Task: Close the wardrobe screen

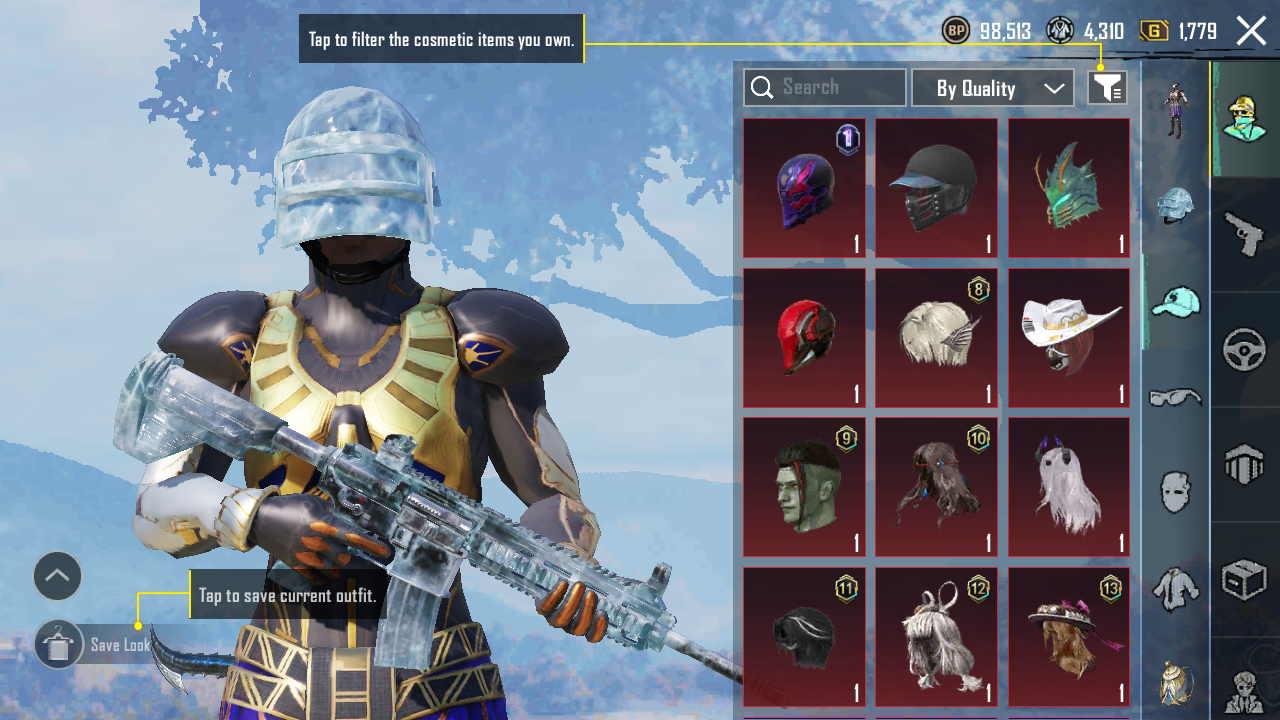Action: [1251, 31]
